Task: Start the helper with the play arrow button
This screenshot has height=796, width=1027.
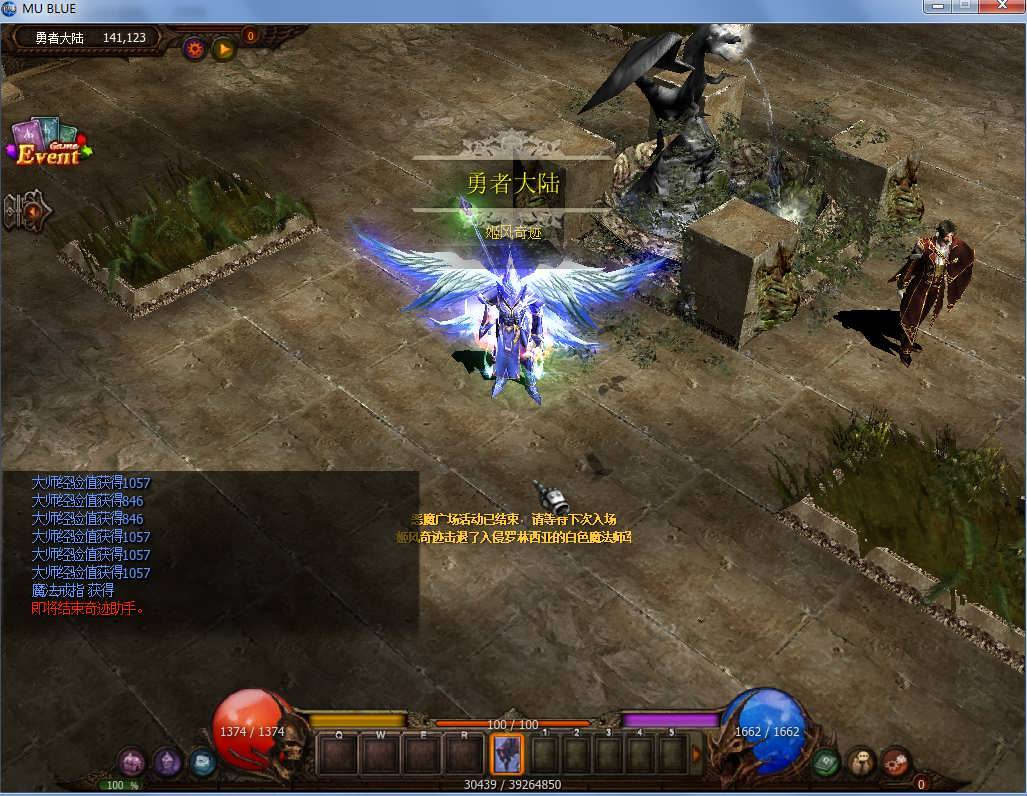Action: [x=223, y=47]
